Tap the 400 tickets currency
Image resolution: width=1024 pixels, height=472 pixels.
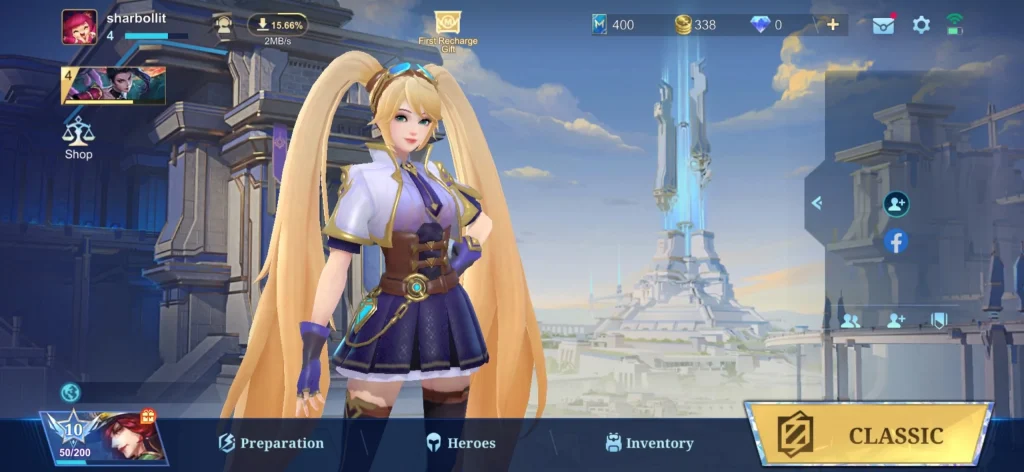(613, 25)
